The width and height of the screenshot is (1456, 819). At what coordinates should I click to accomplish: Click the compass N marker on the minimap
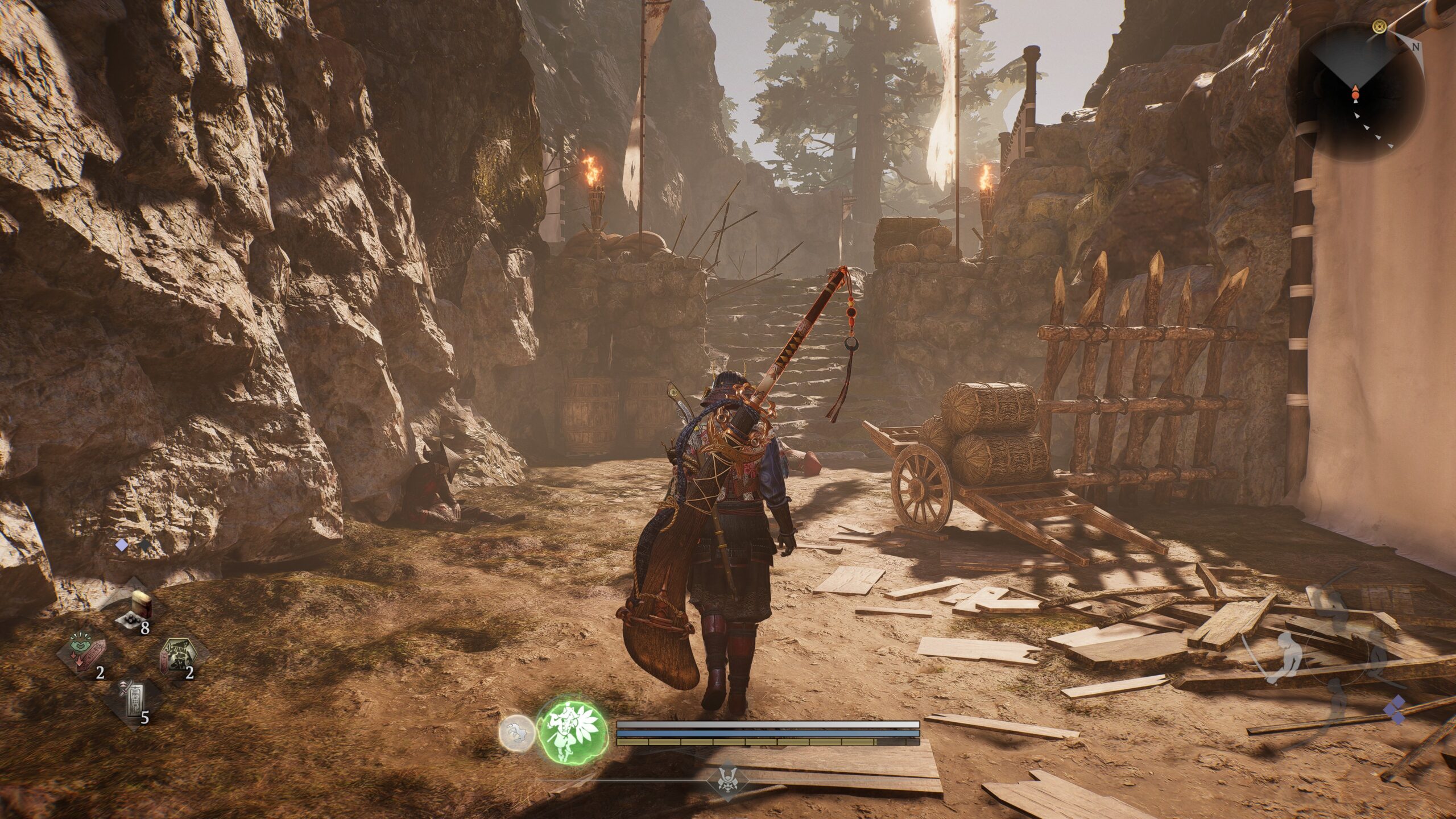(1416, 47)
